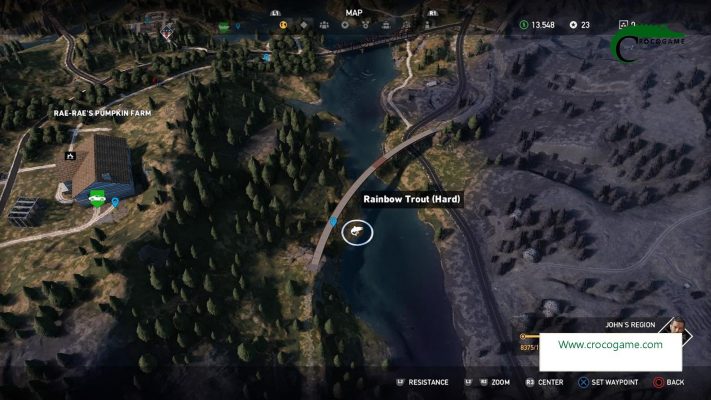Click the blue pin marker beside the farm
The width and height of the screenshot is (711, 400).
tap(115, 203)
